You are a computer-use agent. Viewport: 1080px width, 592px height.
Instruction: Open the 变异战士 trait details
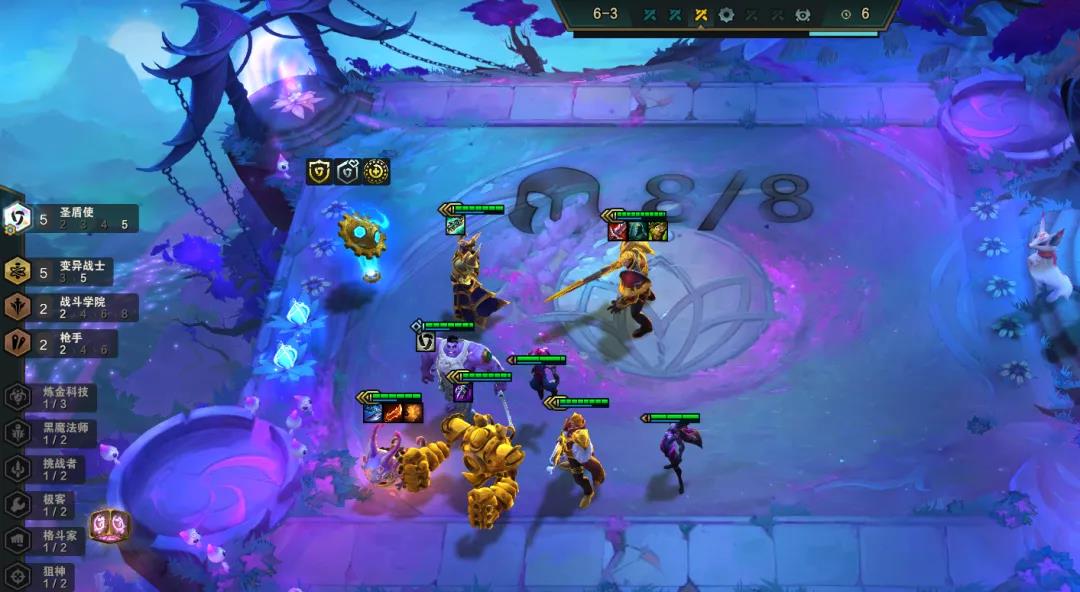click(70, 271)
